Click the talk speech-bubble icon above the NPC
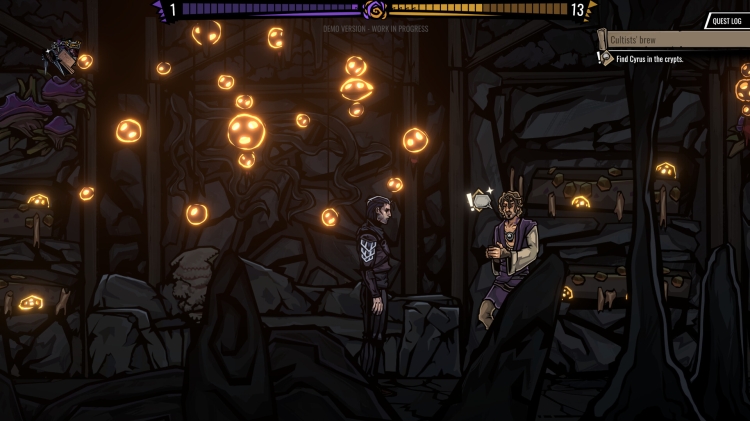Viewport: 750px width, 422px height. [x=480, y=201]
